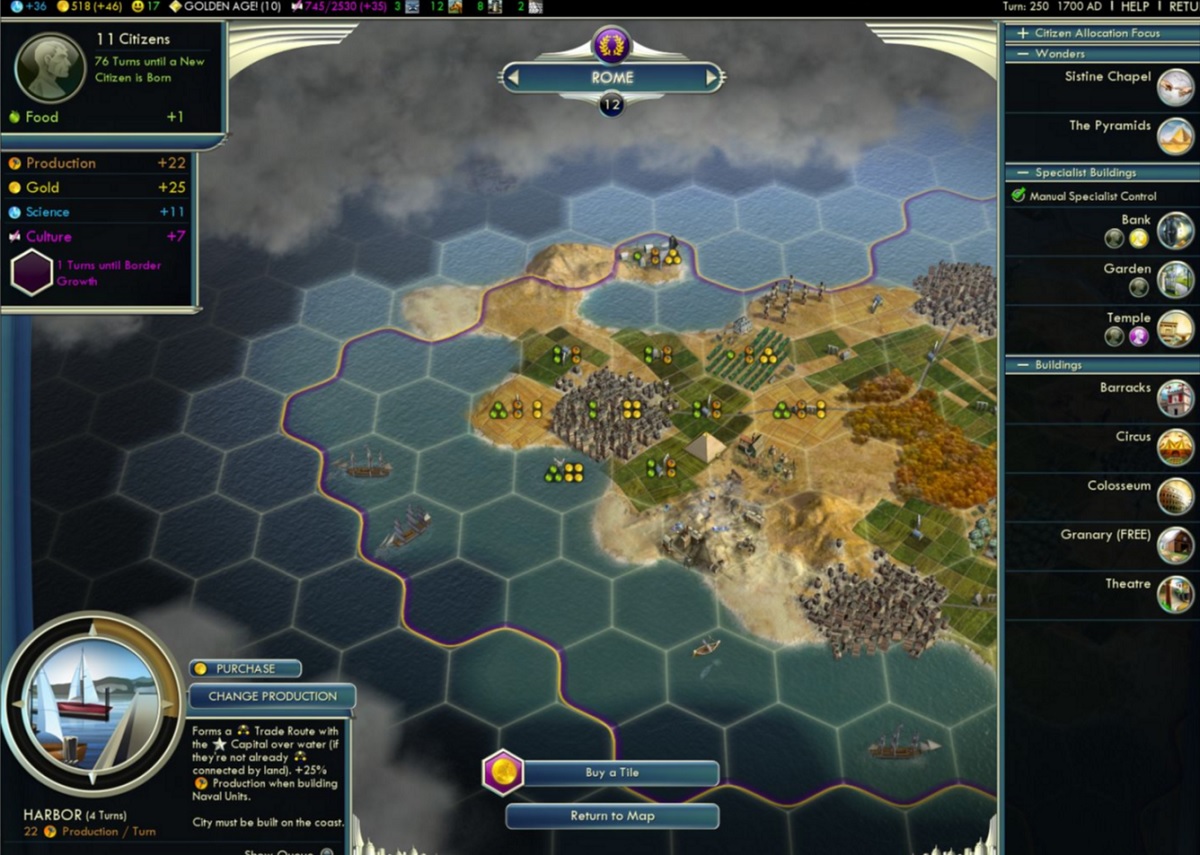Return to Map
The width and height of the screenshot is (1200, 855).
pyautogui.click(x=611, y=816)
